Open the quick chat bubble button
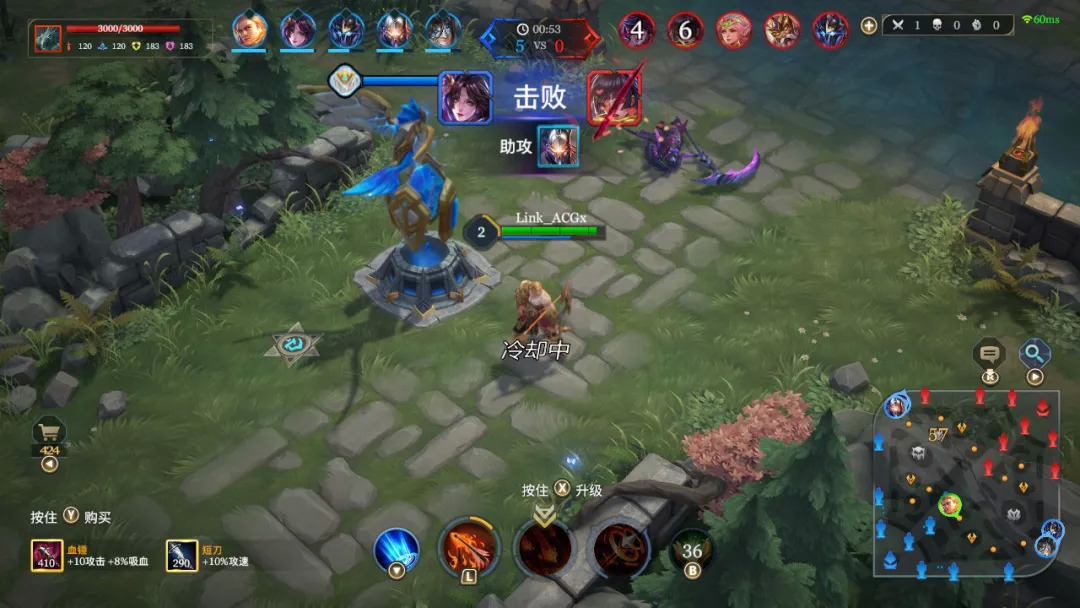 tap(989, 354)
